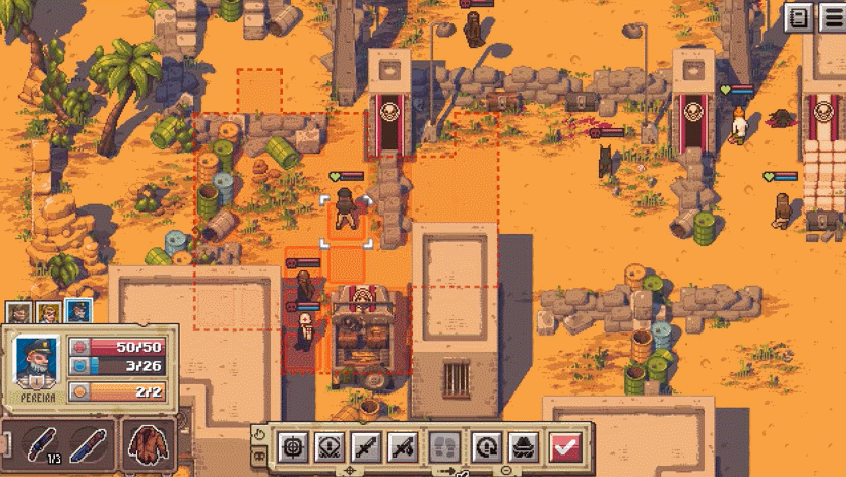Viewport: 846px width, 477px height.
Task: Activate the circular arrow reload action
Action: [x=486, y=445]
